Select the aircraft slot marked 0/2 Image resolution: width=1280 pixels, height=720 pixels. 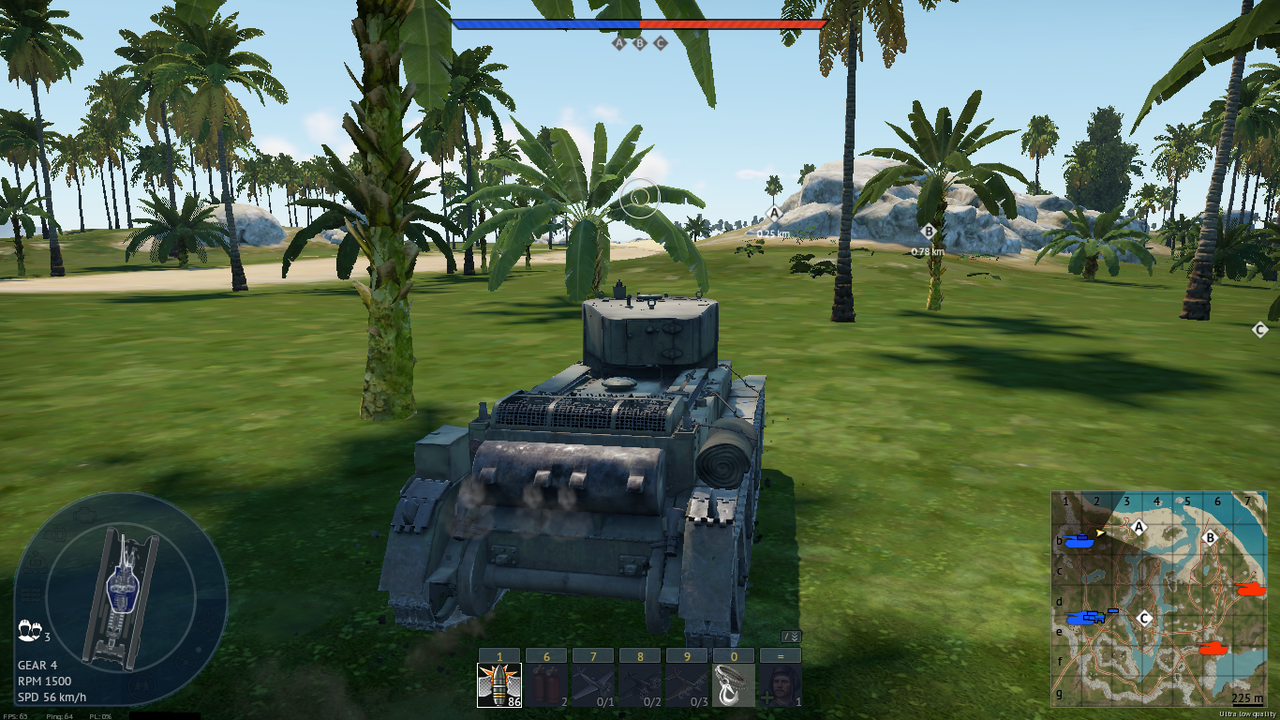click(x=639, y=685)
